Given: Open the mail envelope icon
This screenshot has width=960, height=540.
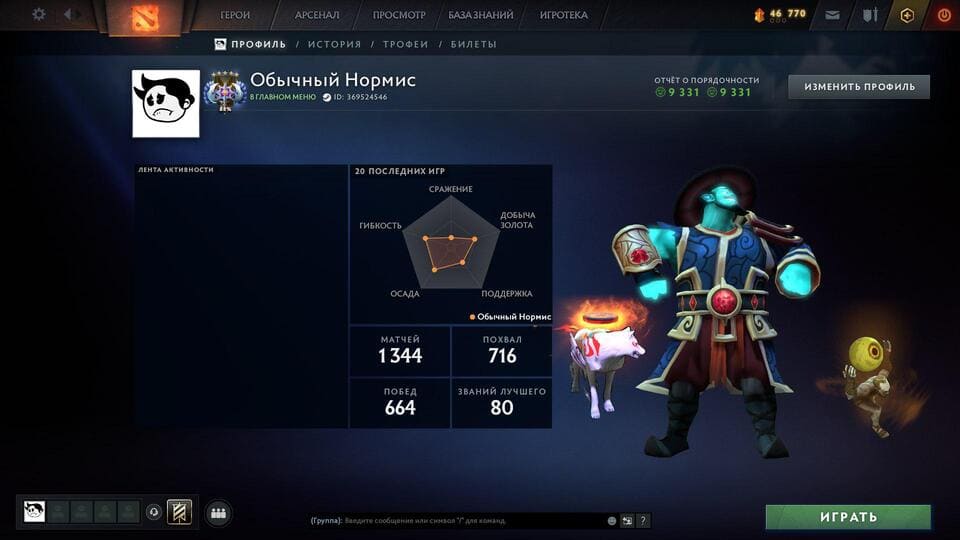Looking at the screenshot, I should pos(832,15).
